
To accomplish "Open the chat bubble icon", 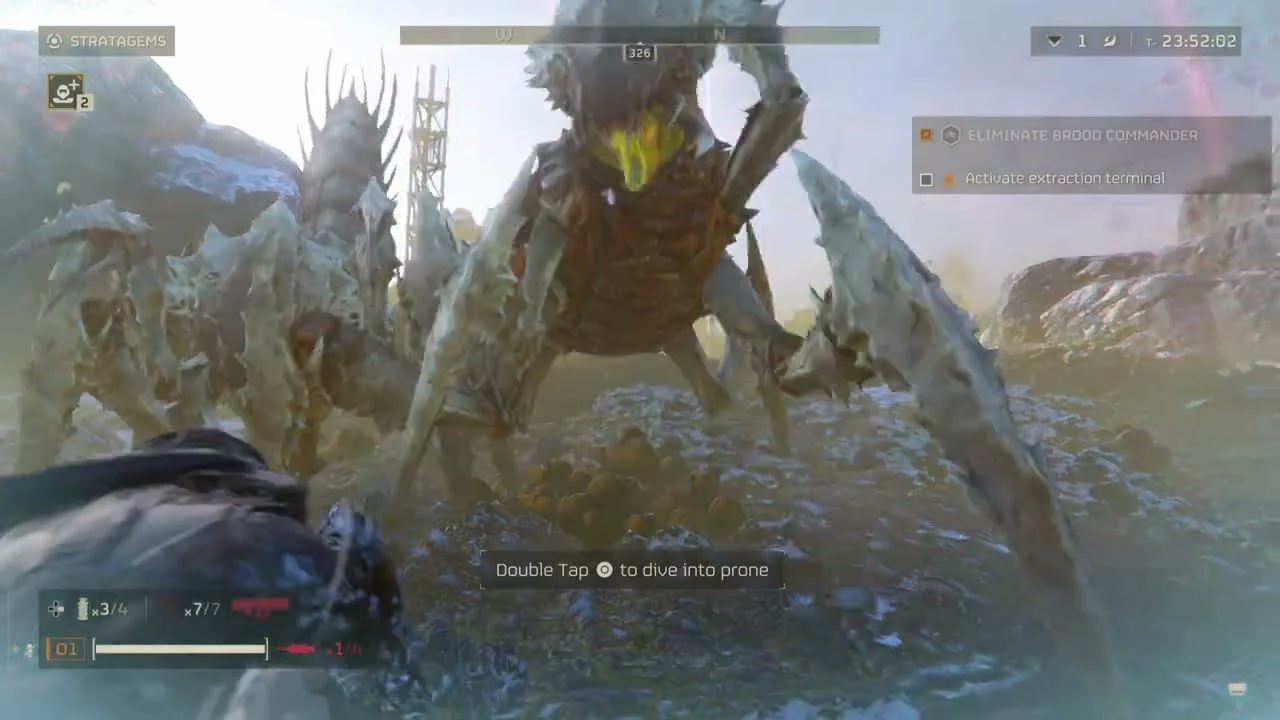I will click(x=1237, y=689).
